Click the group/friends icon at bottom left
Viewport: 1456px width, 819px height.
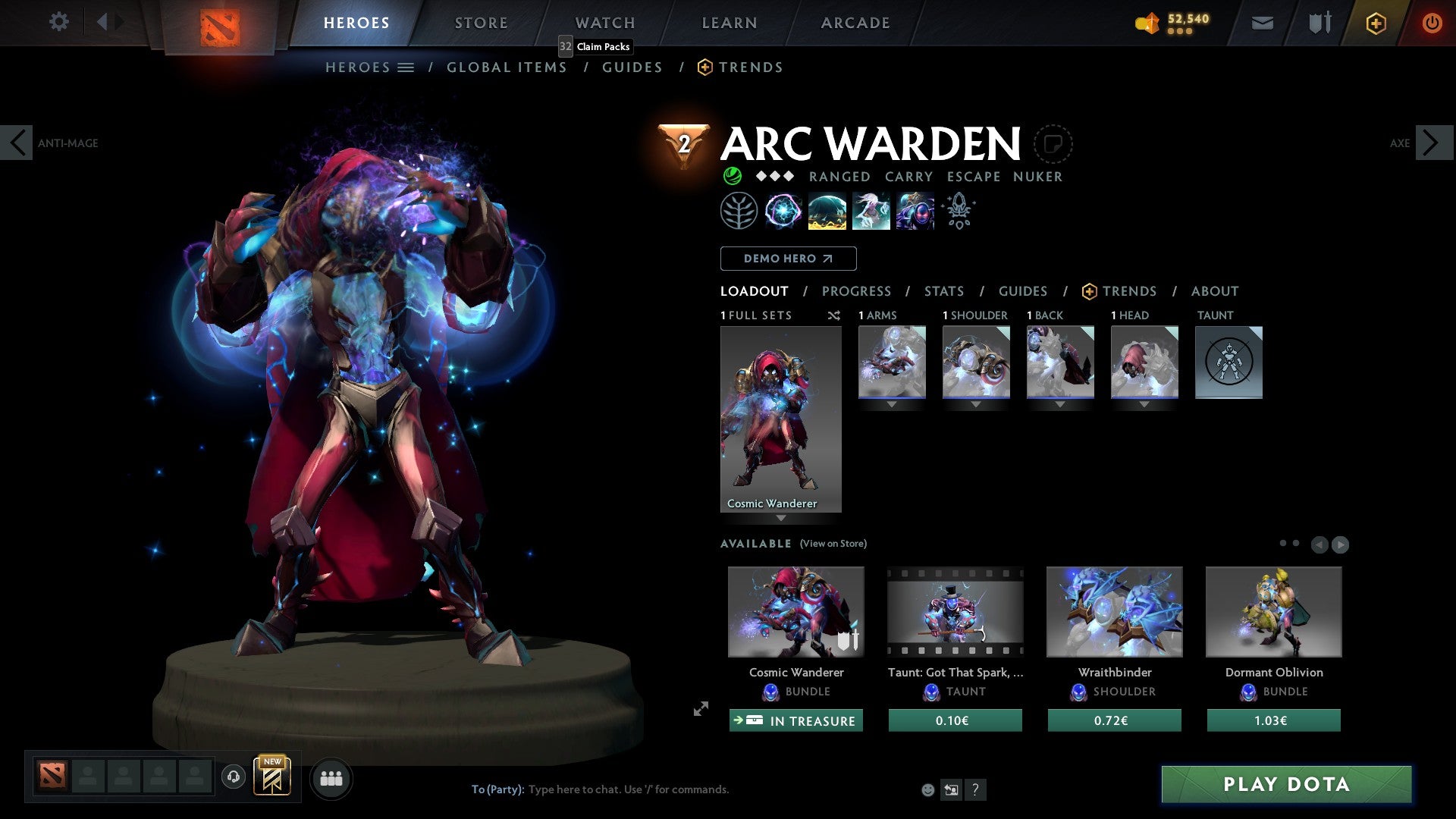tap(331, 778)
